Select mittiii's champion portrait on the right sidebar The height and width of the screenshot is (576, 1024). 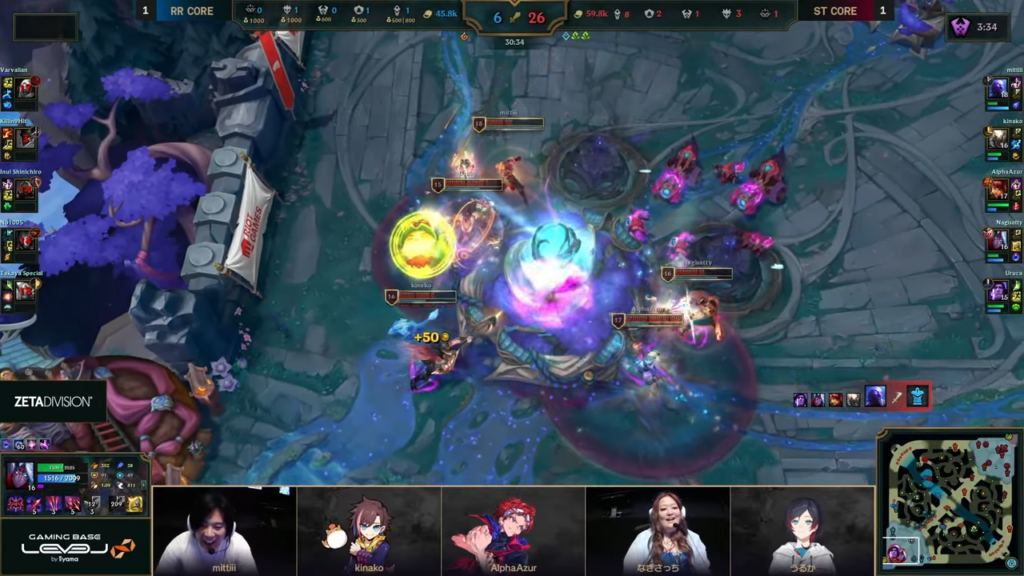tap(998, 92)
